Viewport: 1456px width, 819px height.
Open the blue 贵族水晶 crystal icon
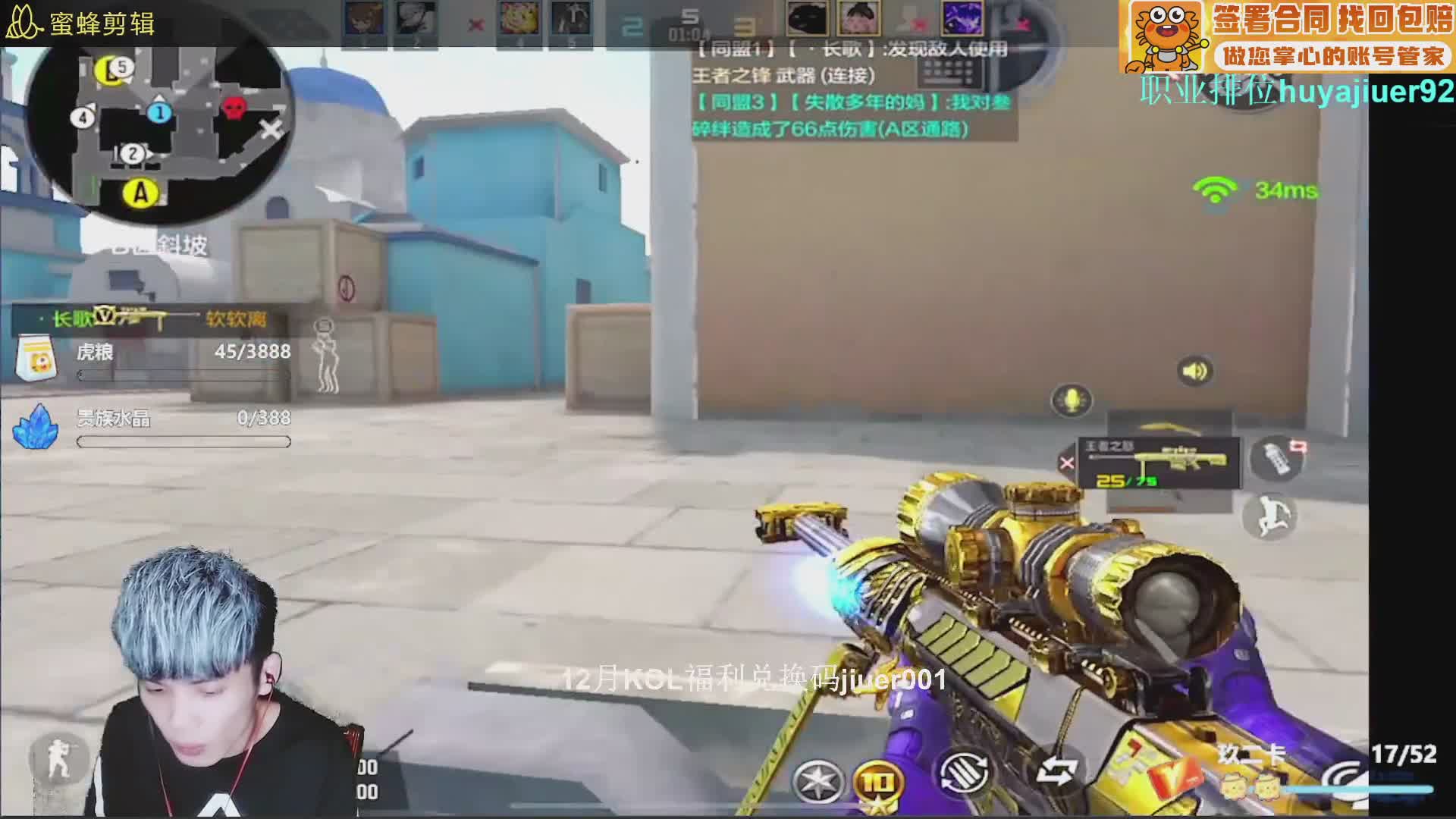[x=35, y=428]
